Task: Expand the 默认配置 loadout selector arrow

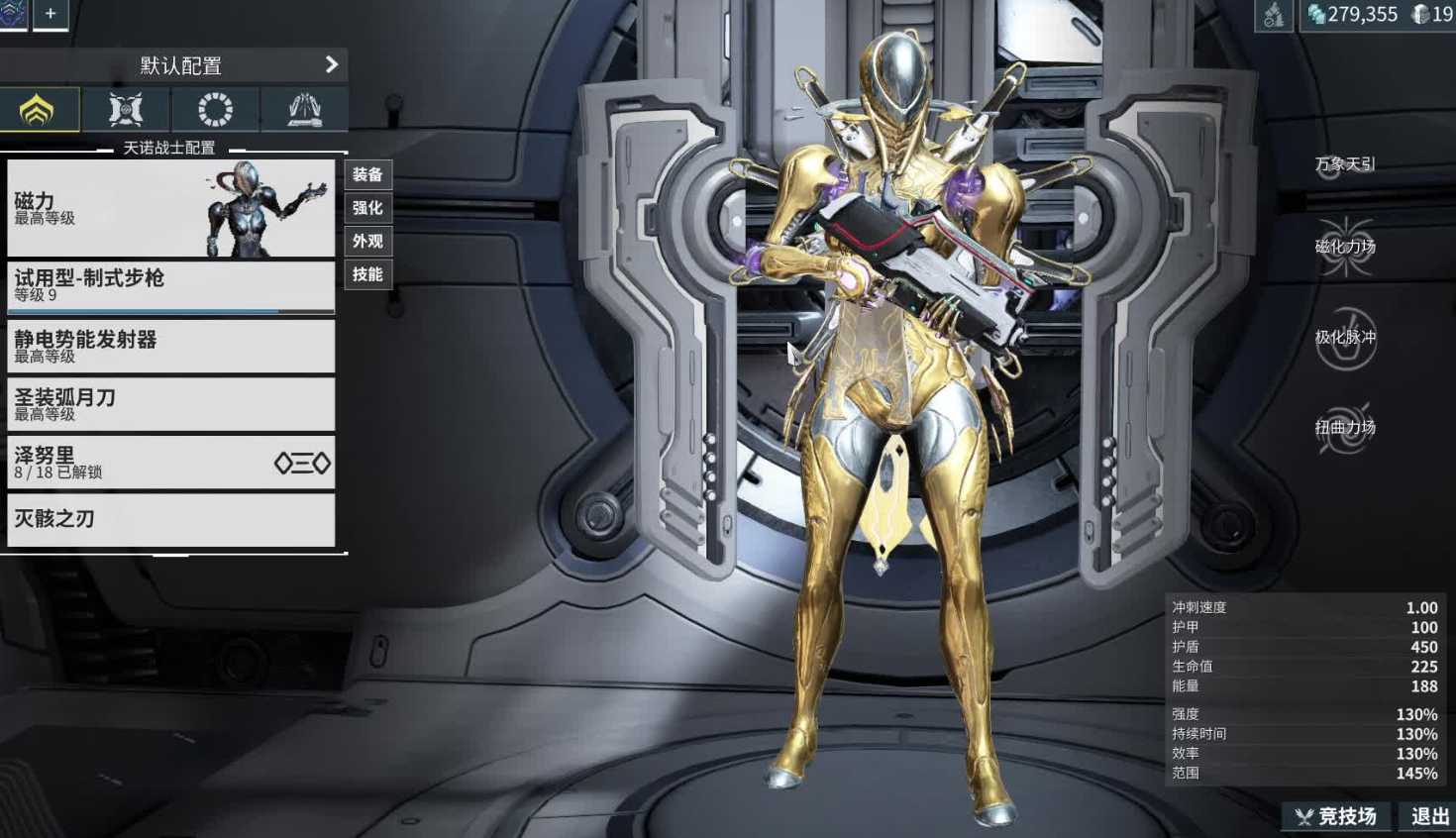Action: [x=334, y=63]
